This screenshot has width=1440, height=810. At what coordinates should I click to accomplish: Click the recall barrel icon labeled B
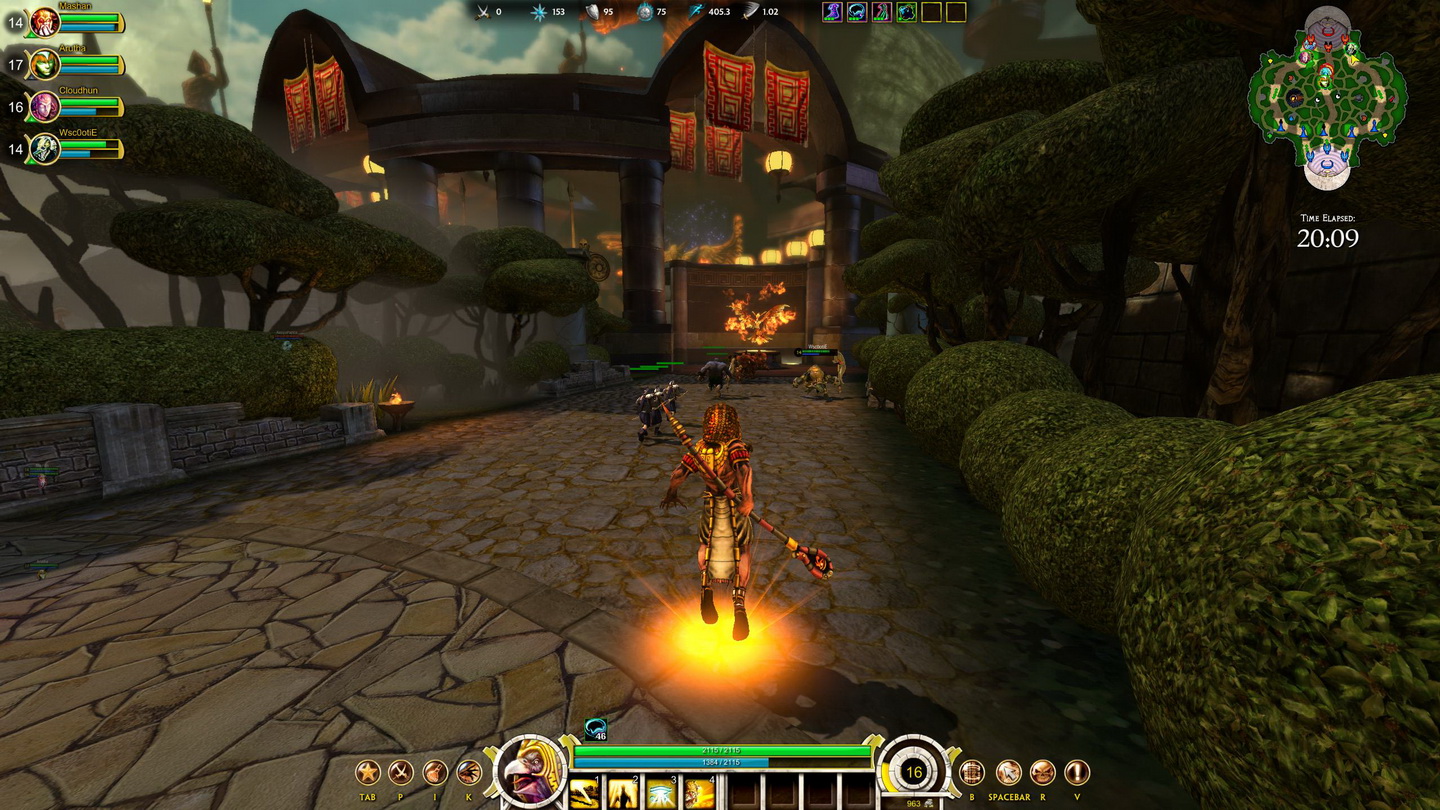pos(971,772)
